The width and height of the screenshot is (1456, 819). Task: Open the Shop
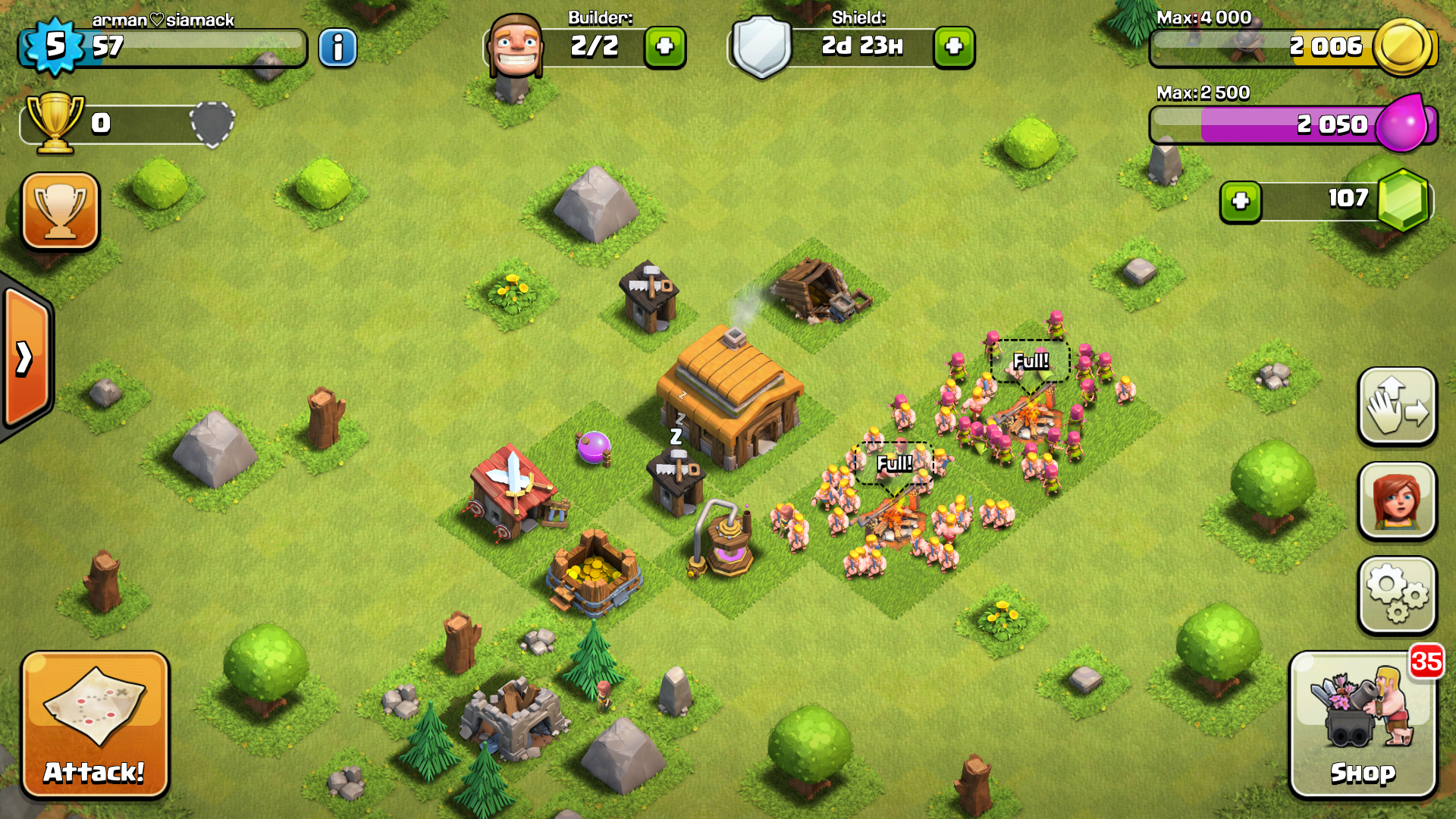click(x=1363, y=724)
